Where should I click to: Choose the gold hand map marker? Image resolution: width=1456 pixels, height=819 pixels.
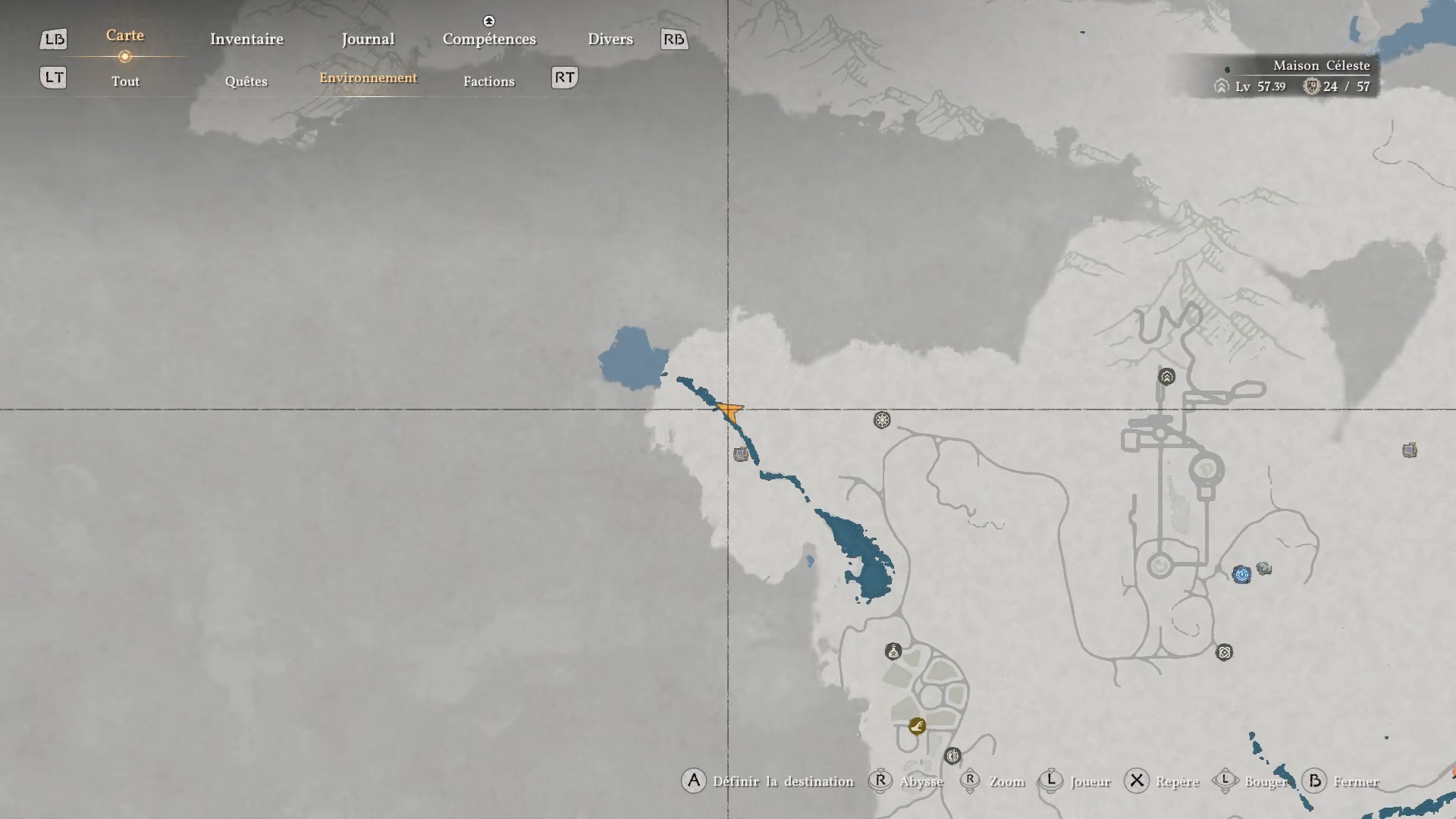pos(917,726)
